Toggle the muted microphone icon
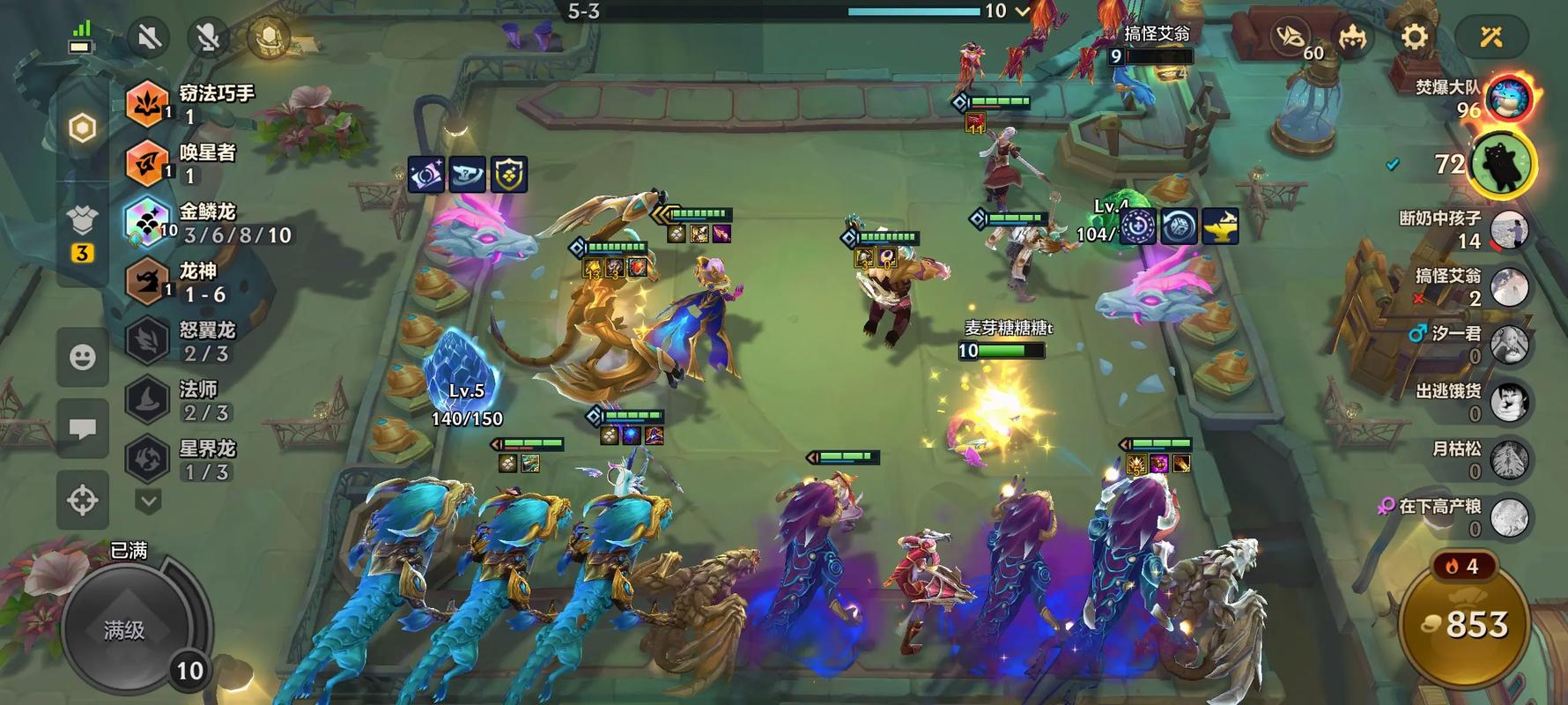 209,38
